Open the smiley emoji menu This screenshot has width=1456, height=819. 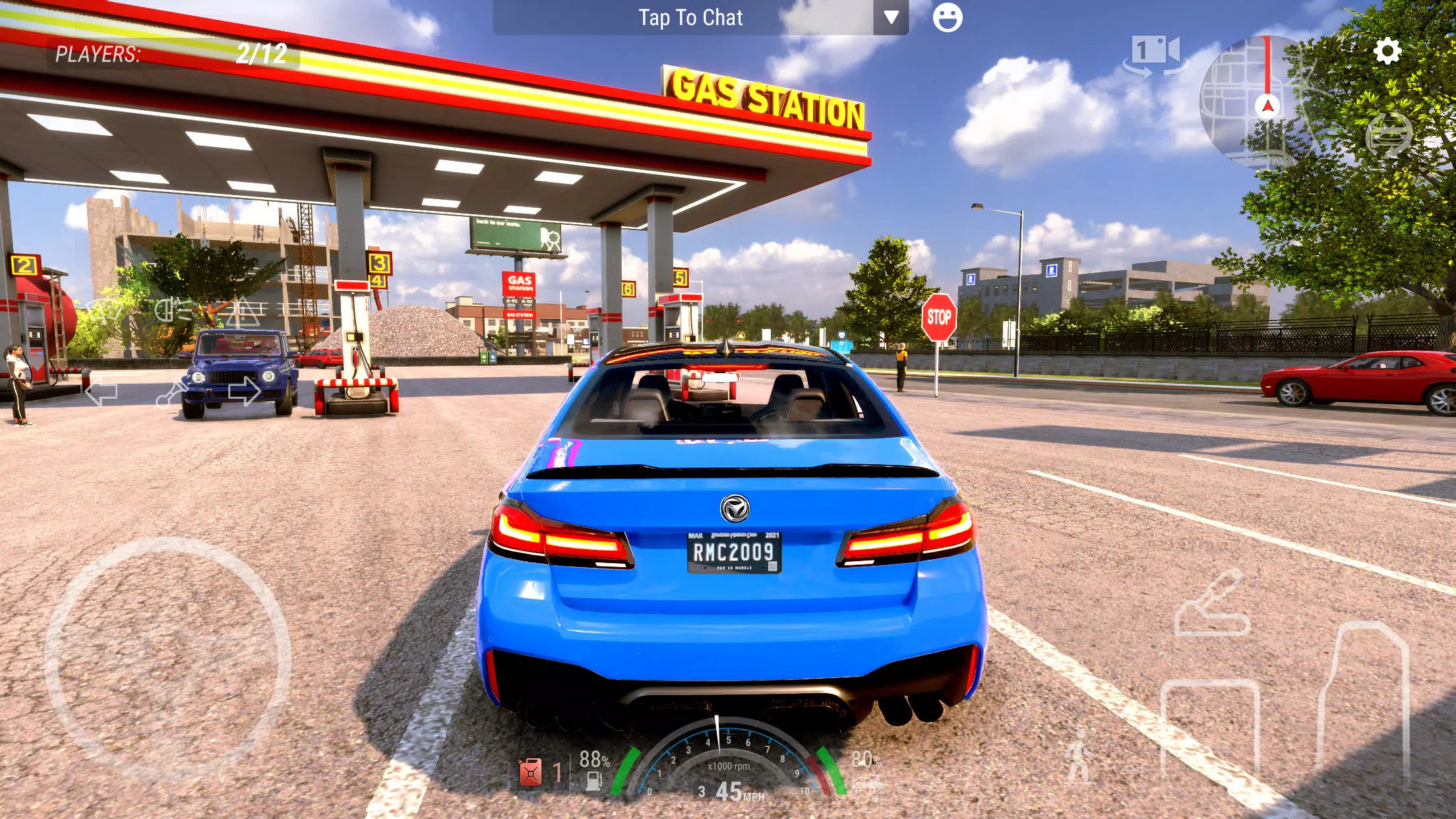947,18
